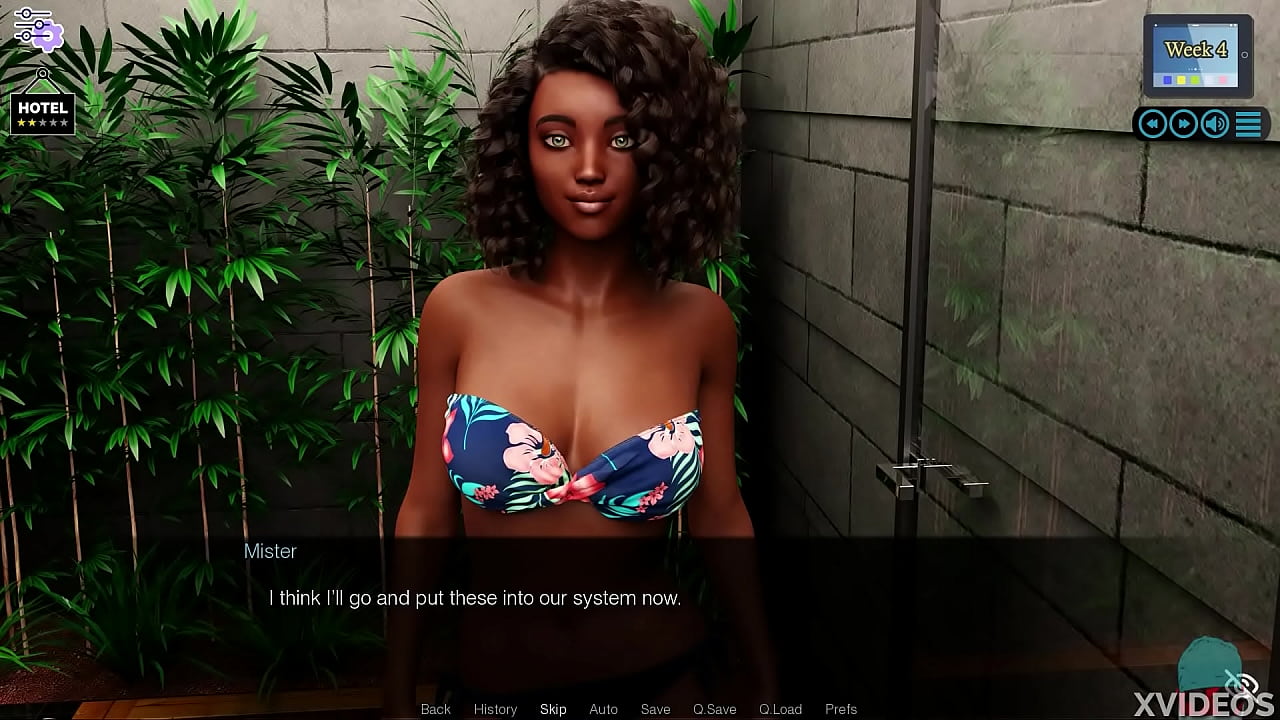The image size is (1280, 720).
Task: Open settings via the purple sliders gear icon
Action: click(38, 27)
